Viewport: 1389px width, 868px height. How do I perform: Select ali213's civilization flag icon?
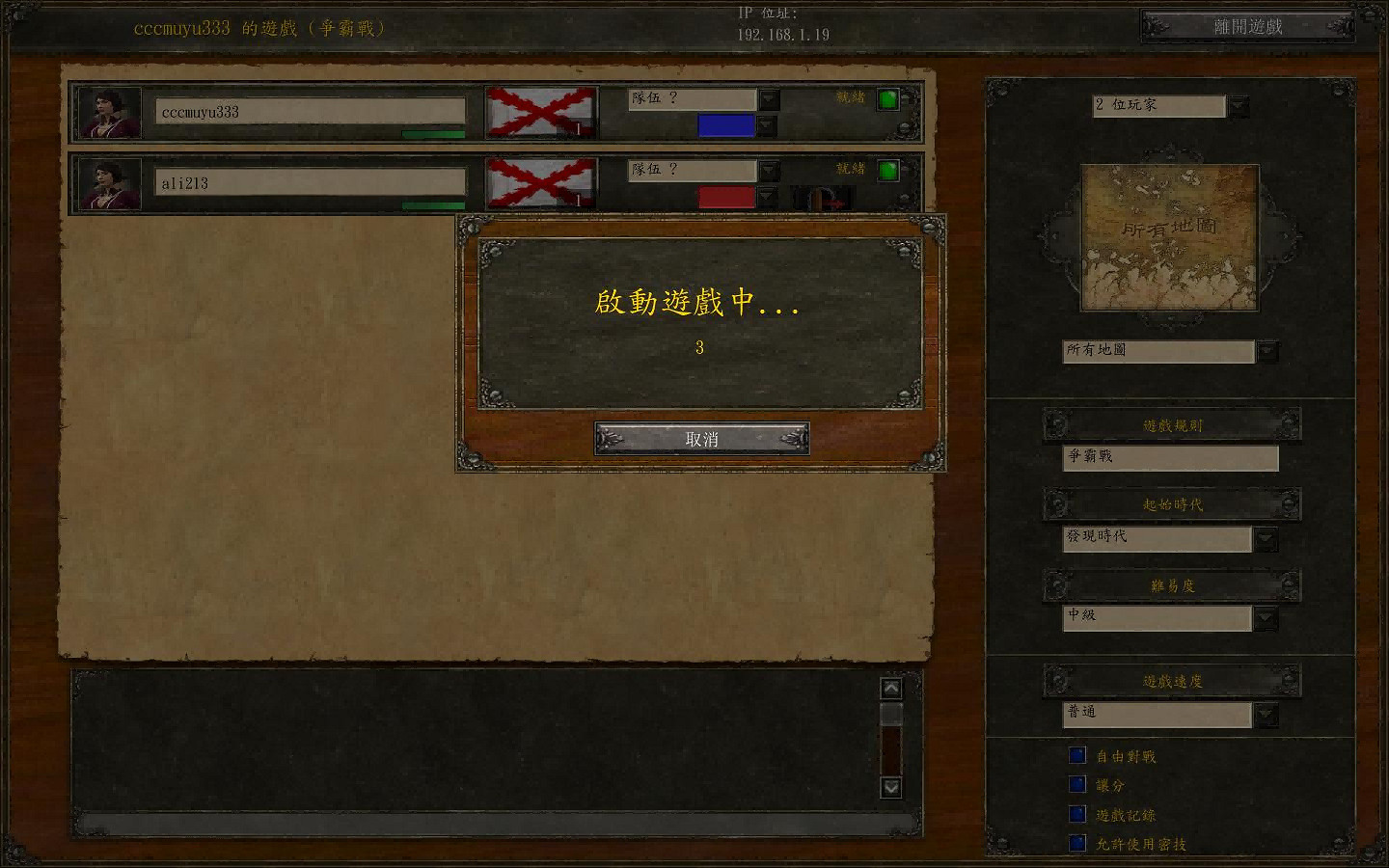point(541,183)
